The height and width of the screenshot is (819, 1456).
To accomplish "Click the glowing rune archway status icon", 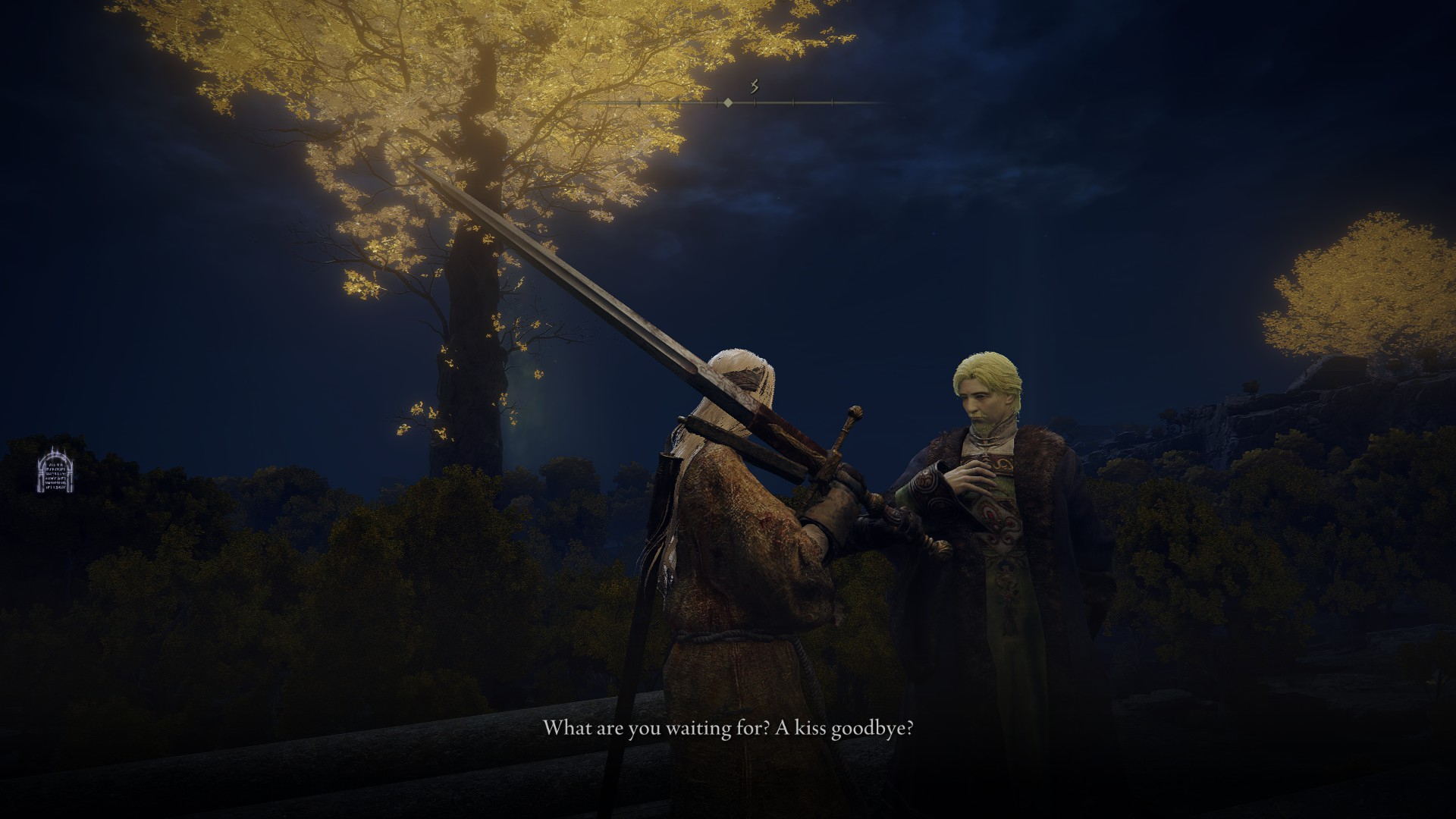I will click(55, 470).
